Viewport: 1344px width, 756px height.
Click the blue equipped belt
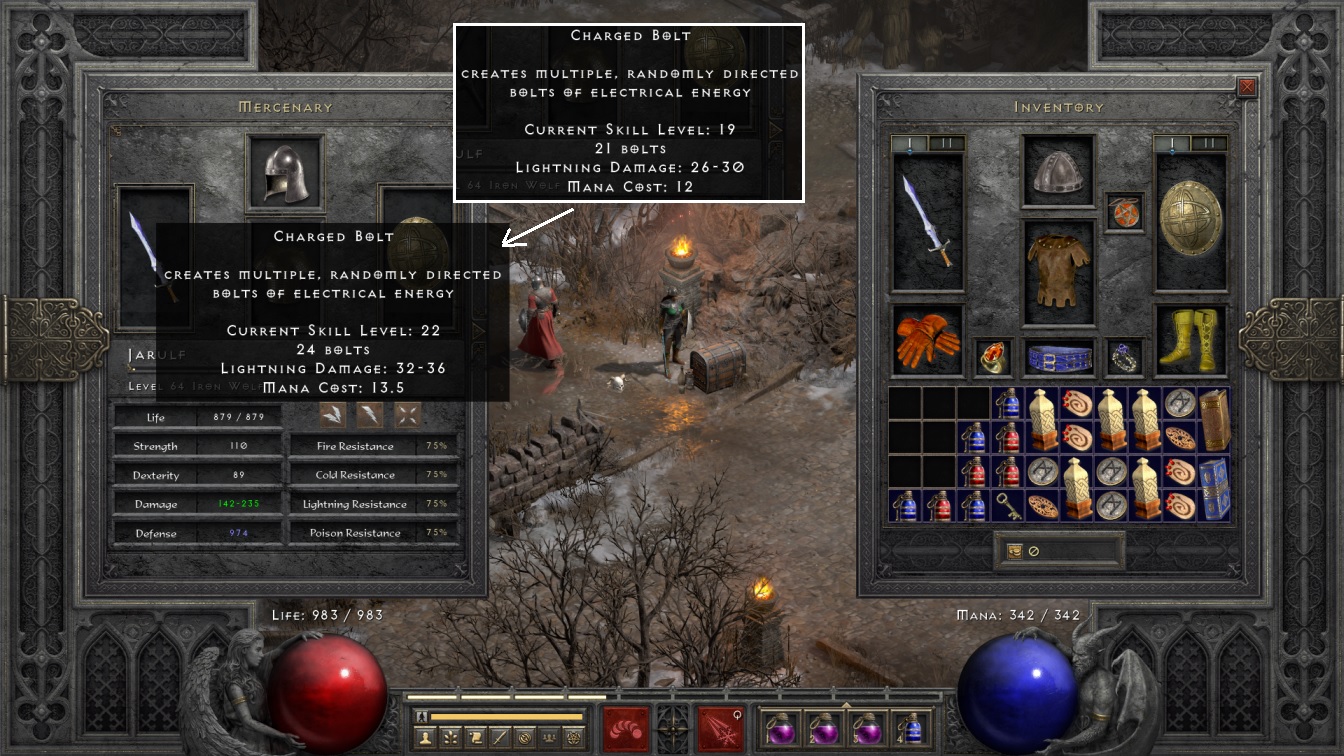(1058, 358)
